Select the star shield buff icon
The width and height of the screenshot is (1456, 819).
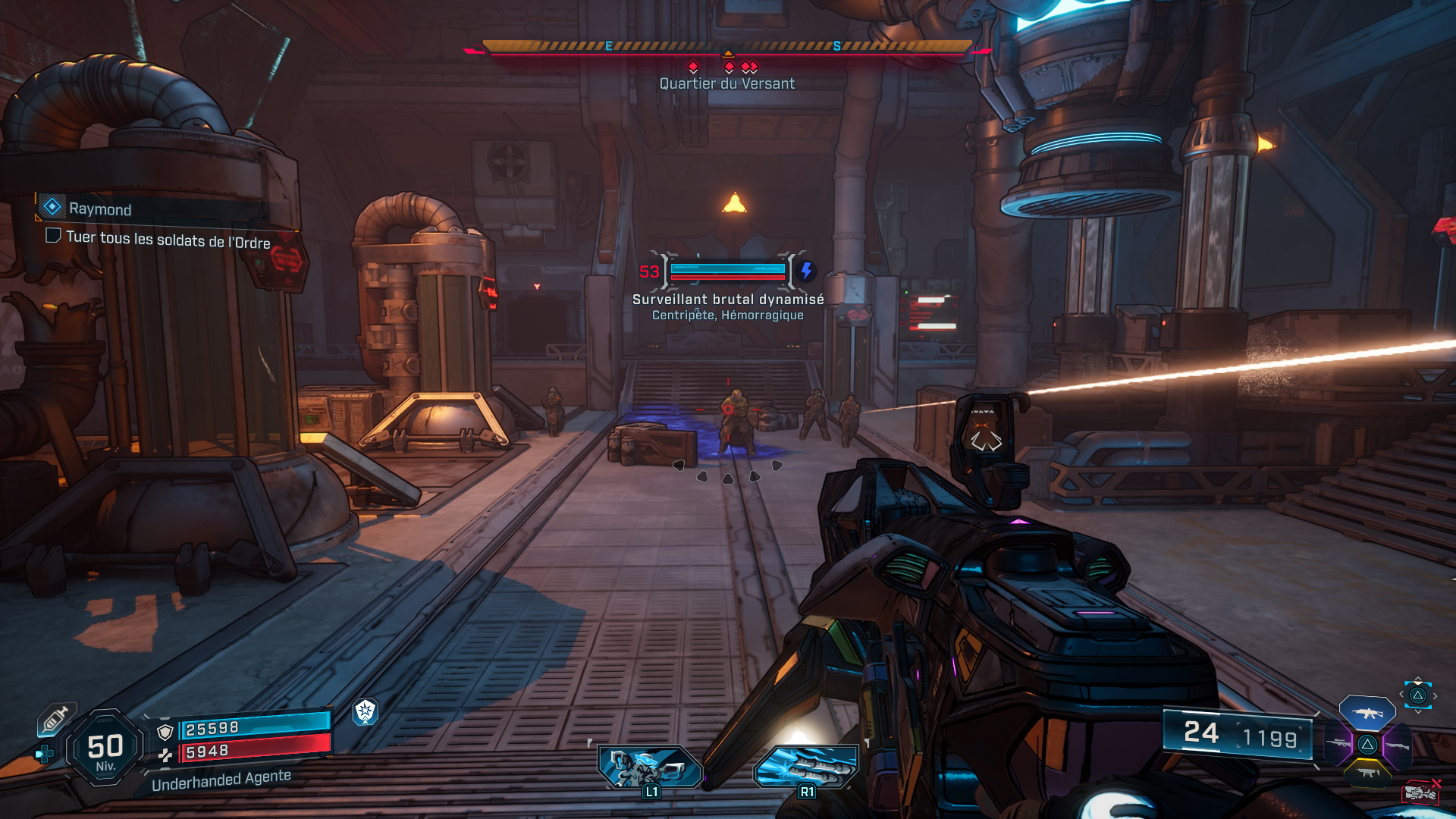366,711
